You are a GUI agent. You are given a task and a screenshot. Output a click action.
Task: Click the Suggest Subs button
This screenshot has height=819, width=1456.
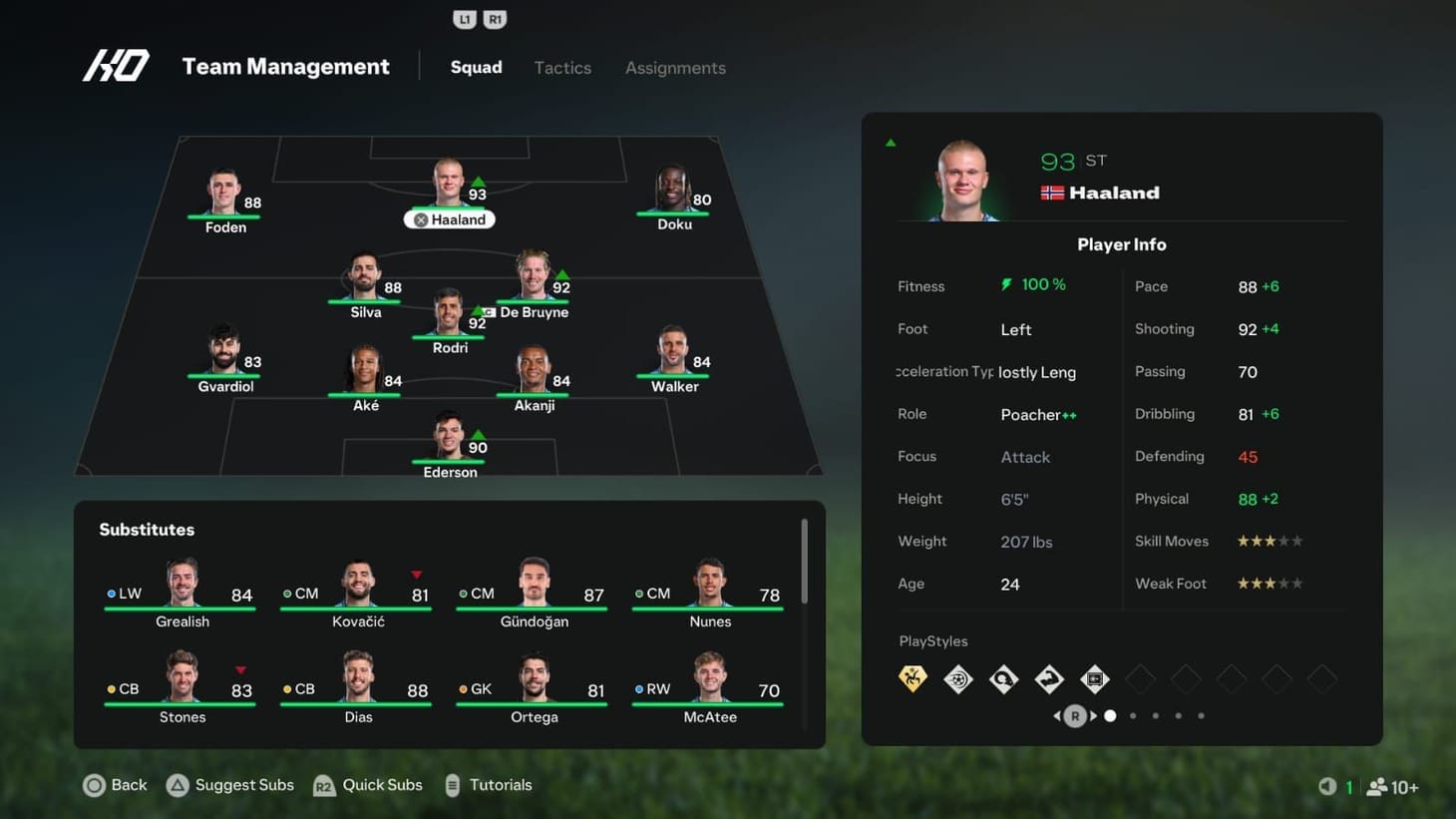[x=229, y=785]
